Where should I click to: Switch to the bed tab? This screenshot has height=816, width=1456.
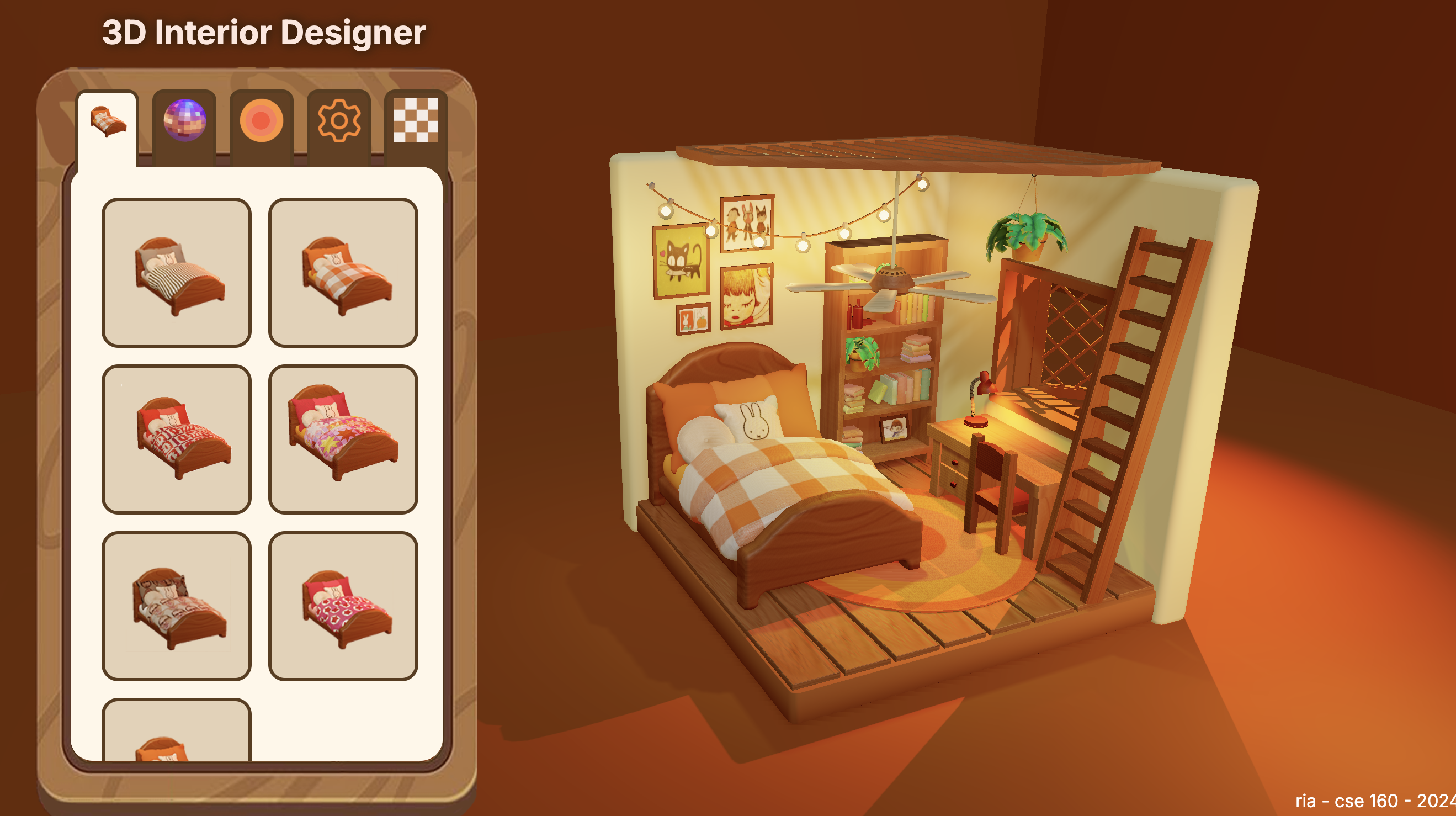108,121
